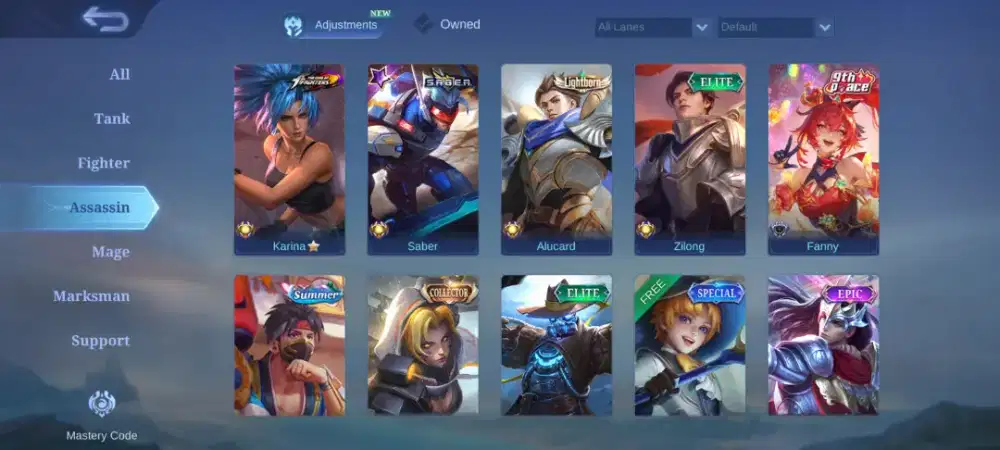Filter heroes by Marksman role
This screenshot has width=1000, height=450.
[x=92, y=296]
